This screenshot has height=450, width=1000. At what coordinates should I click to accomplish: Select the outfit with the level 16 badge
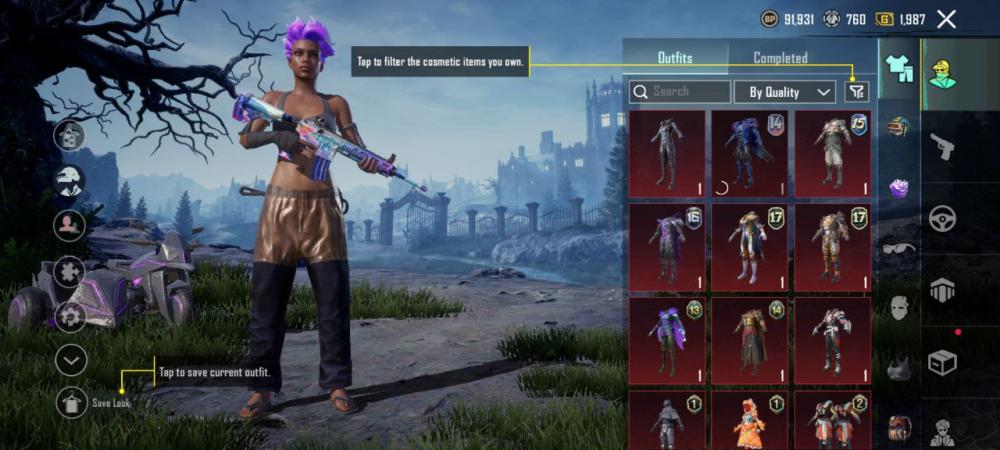click(x=667, y=247)
